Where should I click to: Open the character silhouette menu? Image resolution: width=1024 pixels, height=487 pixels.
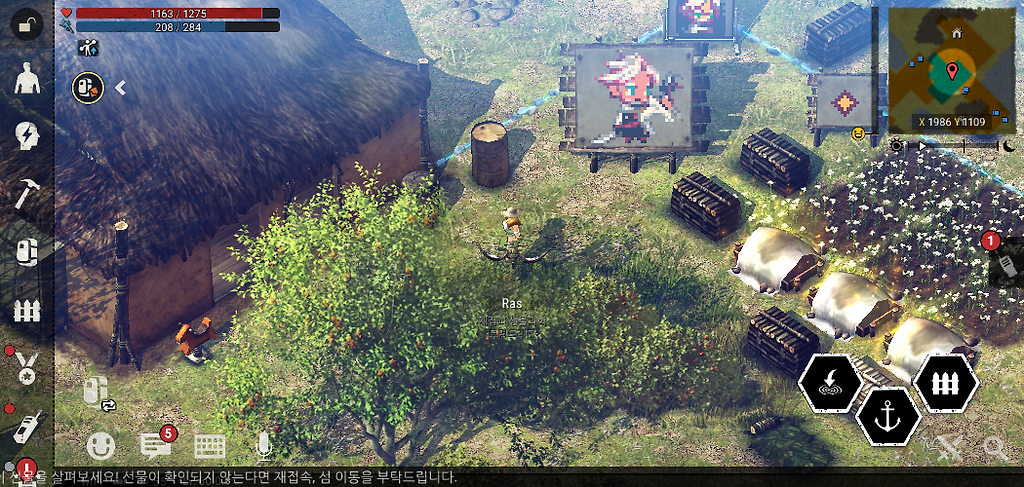coord(27,81)
